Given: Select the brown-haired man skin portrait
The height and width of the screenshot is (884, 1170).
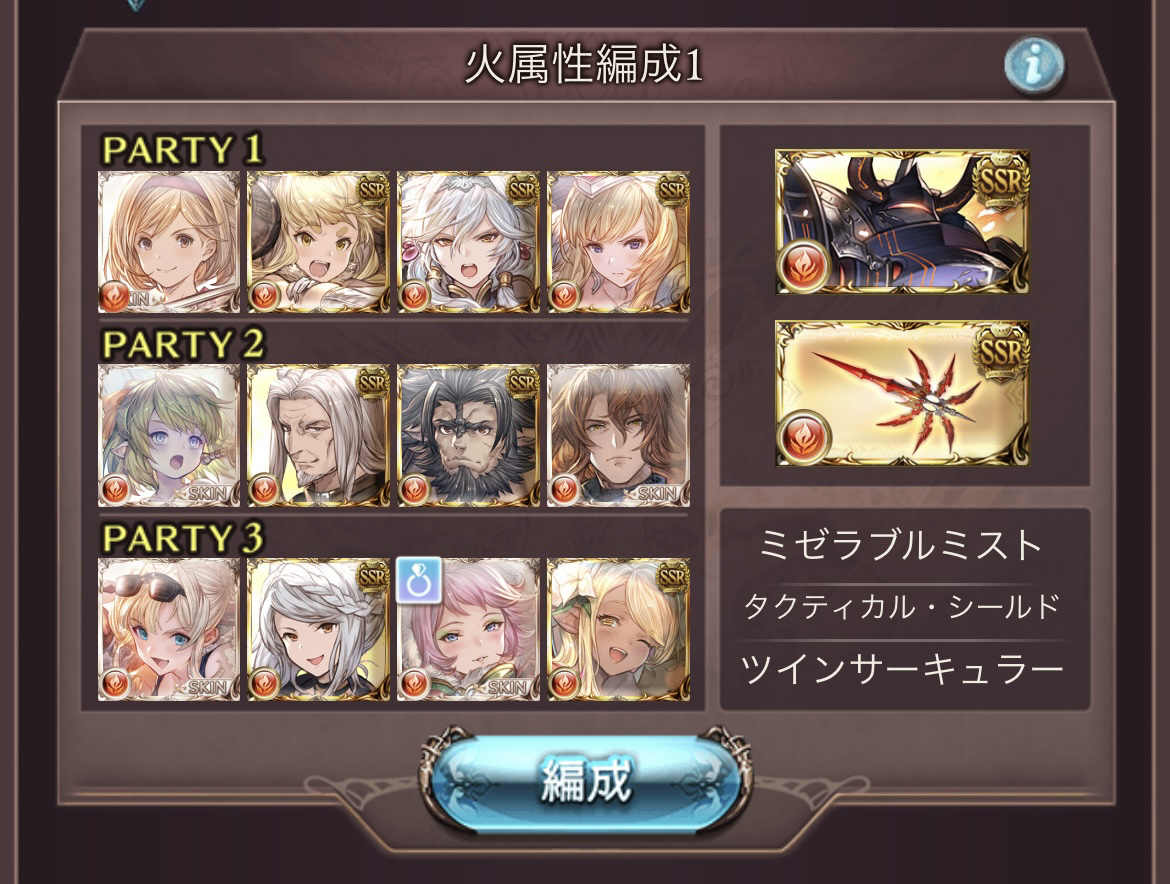Looking at the screenshot, I should (618, 435).
